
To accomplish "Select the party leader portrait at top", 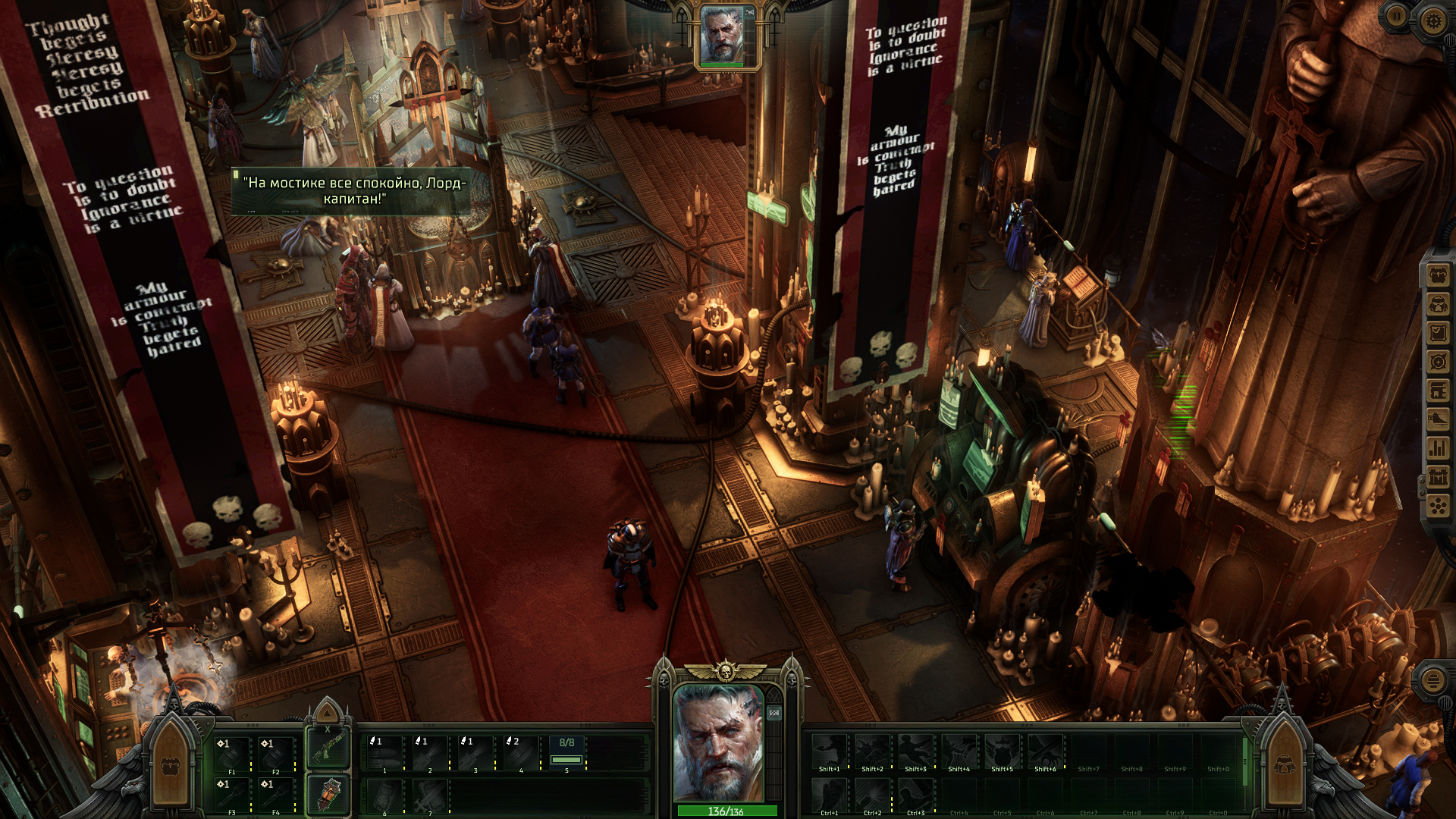I will pyautogui.click(x=722, y=36).
